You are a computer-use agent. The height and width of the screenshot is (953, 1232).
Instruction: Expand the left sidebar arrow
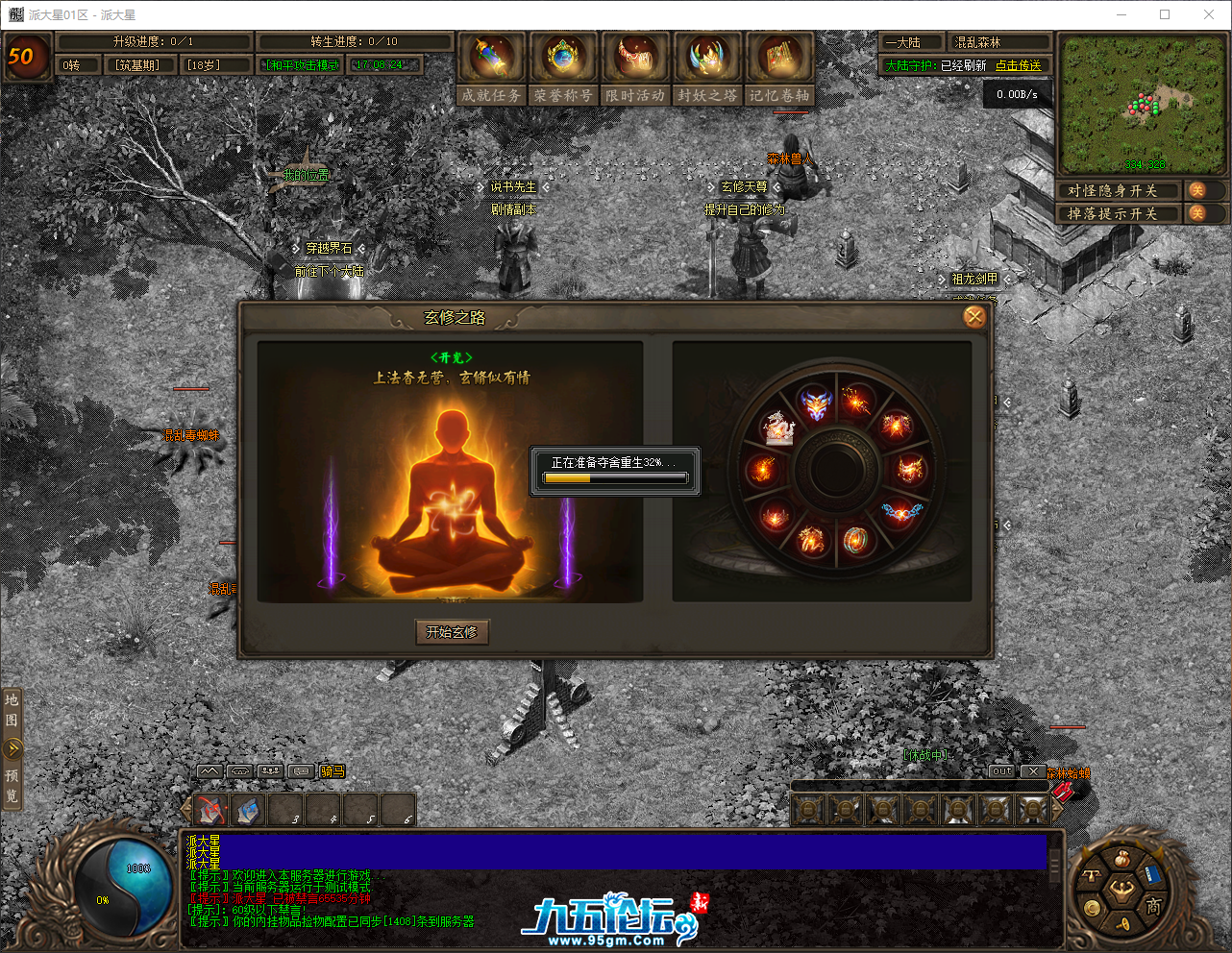pos(12,747)
